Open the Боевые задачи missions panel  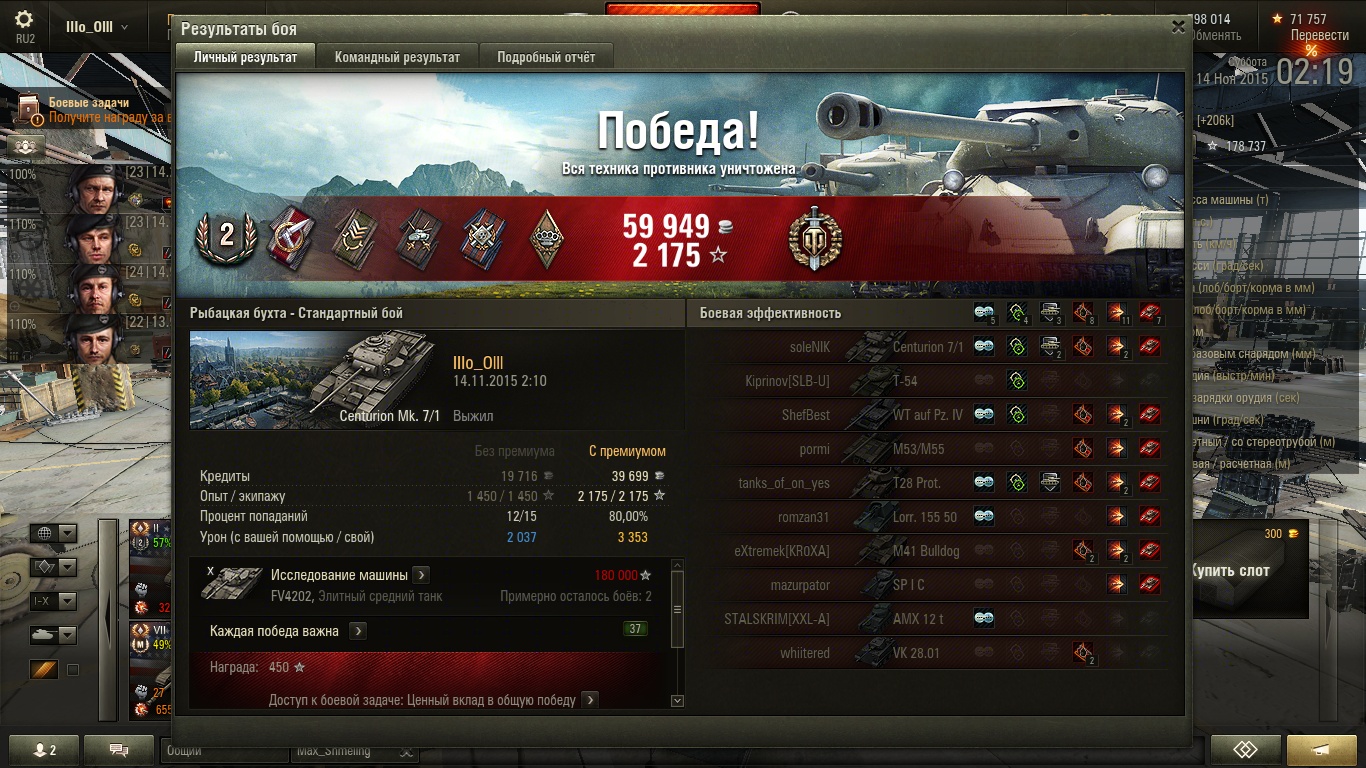(x=90, y=109)
